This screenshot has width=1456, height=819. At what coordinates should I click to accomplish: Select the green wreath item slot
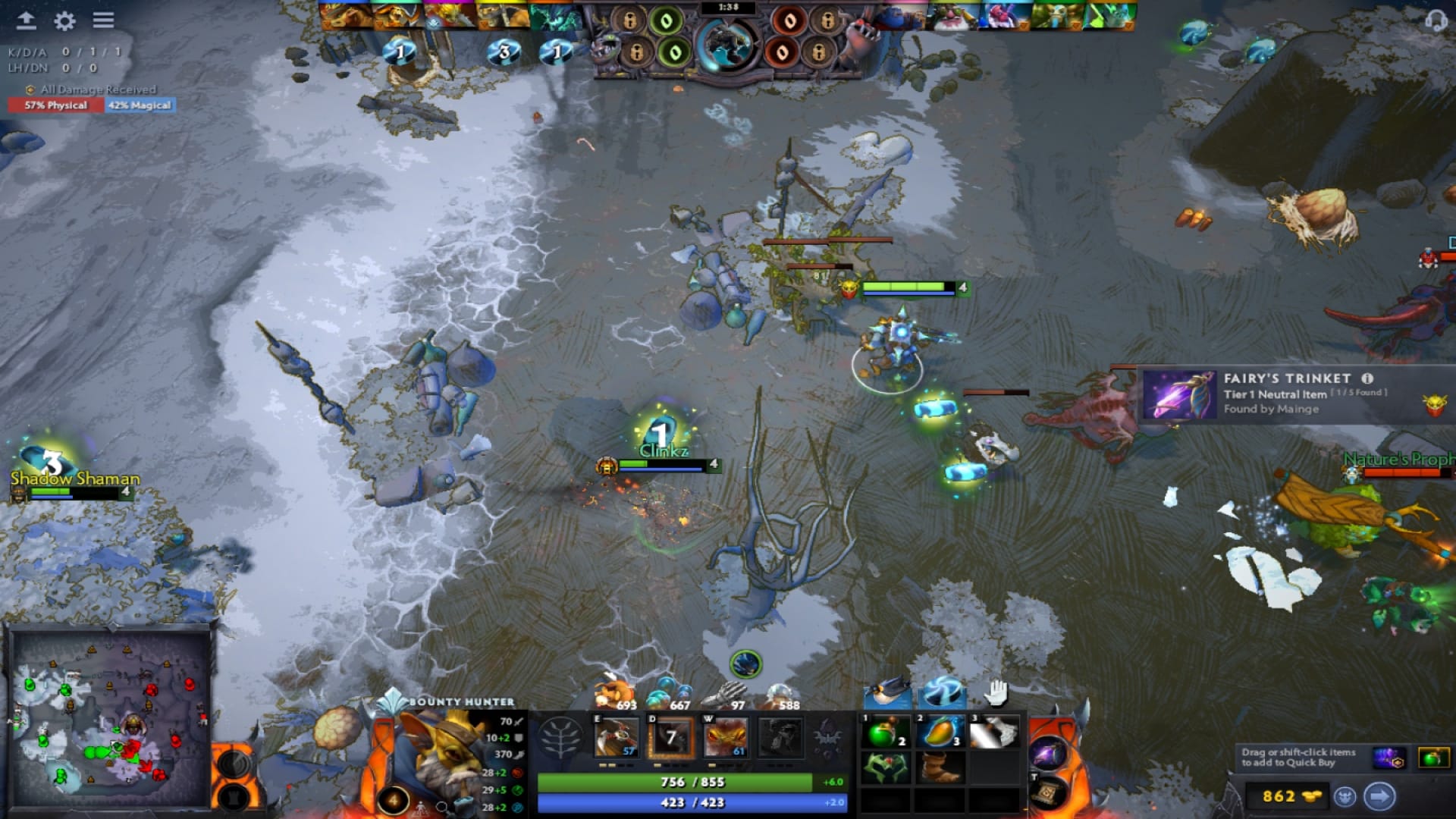point(886,768)
